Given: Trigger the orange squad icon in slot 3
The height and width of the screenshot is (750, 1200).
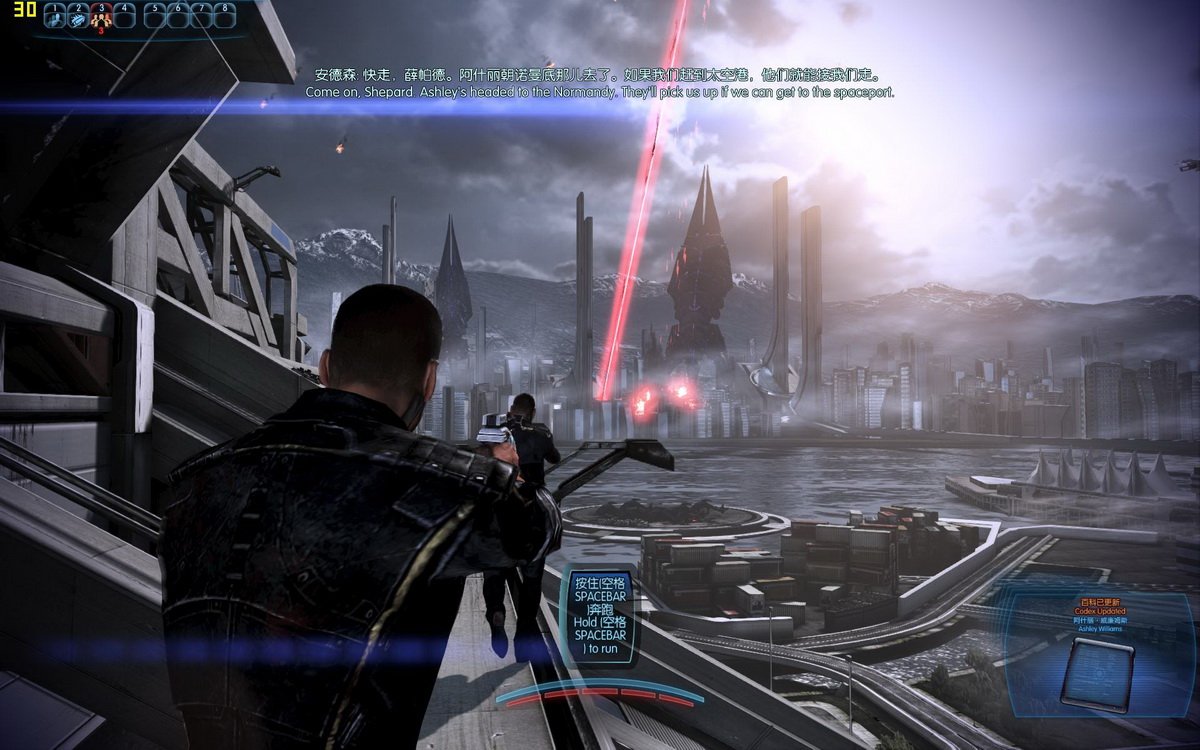Looking at the screenshot, I should pyautogui.click(x=100, y=17).
